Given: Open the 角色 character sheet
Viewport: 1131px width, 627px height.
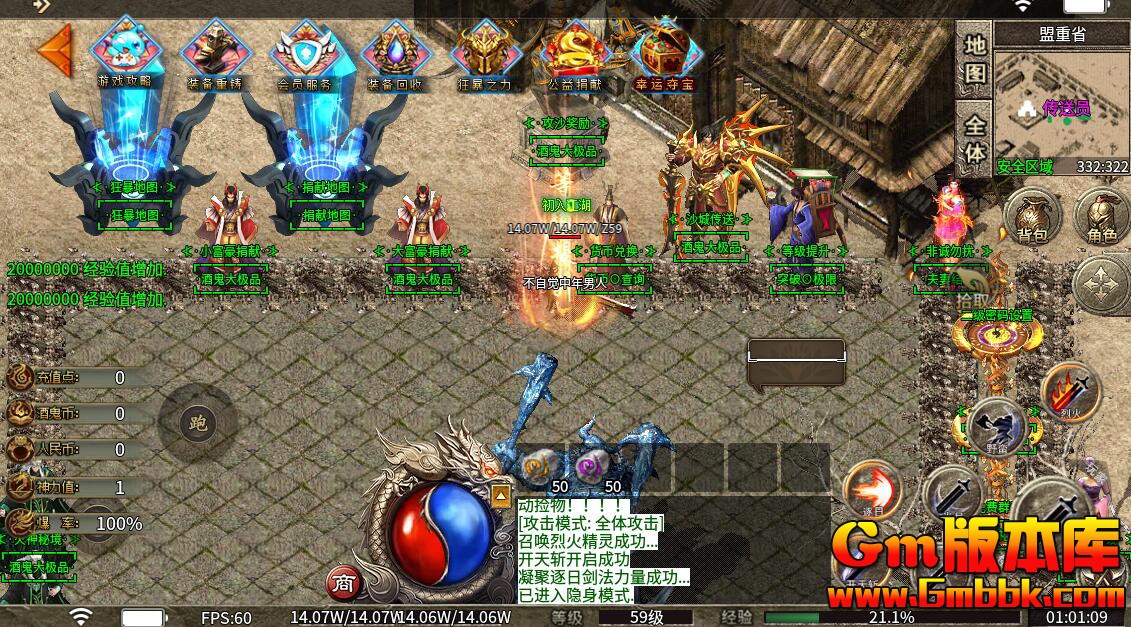Looking at the screenshot, I should click(1102, 217).
